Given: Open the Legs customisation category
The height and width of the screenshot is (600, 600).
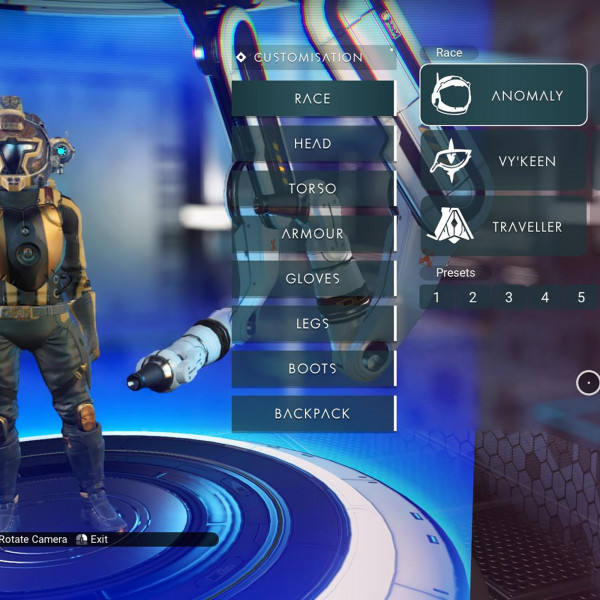Looking at the screenshot, I should (313, 324).
